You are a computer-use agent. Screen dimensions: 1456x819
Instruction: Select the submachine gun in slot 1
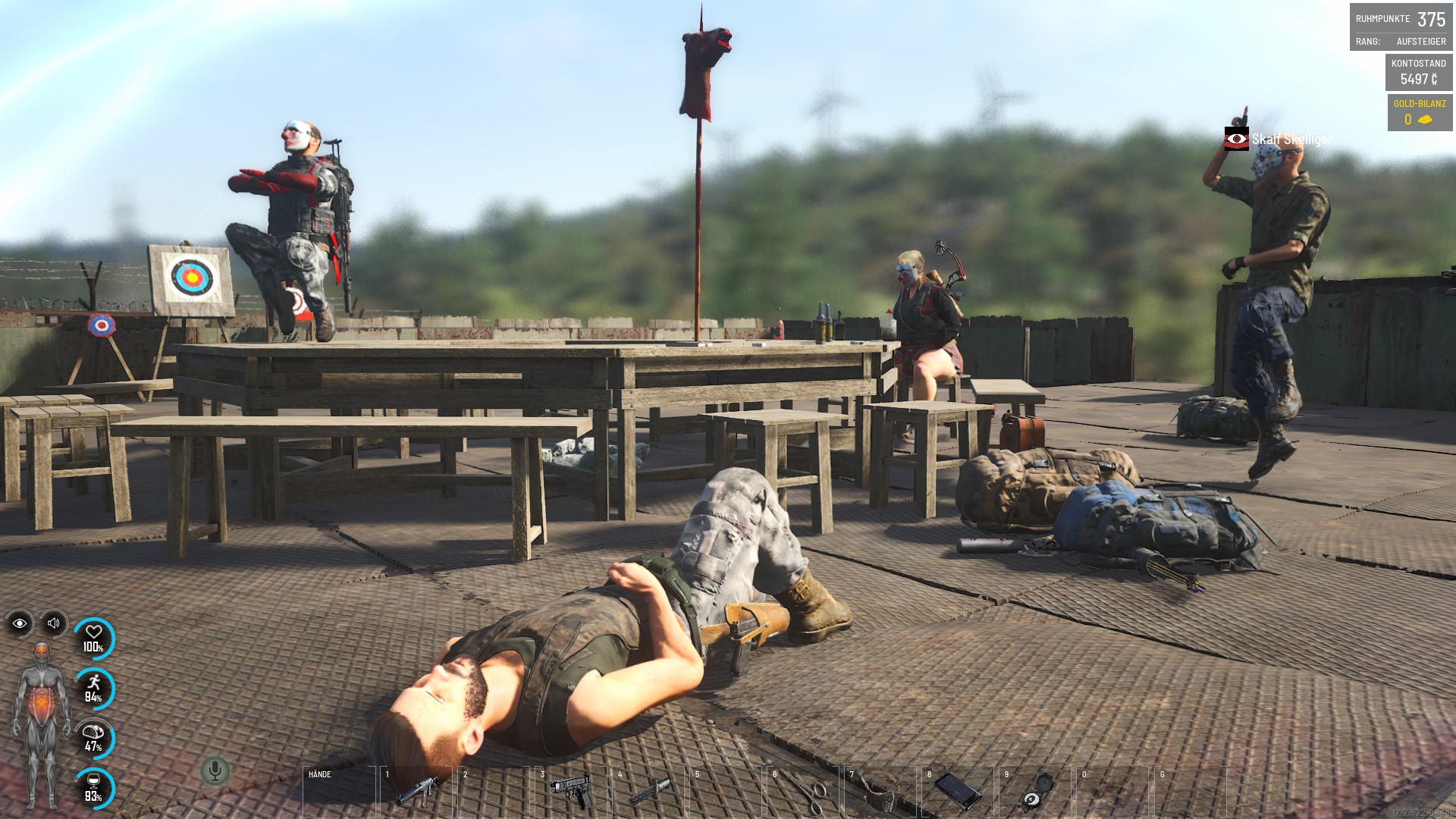click(x=416, y=792)
